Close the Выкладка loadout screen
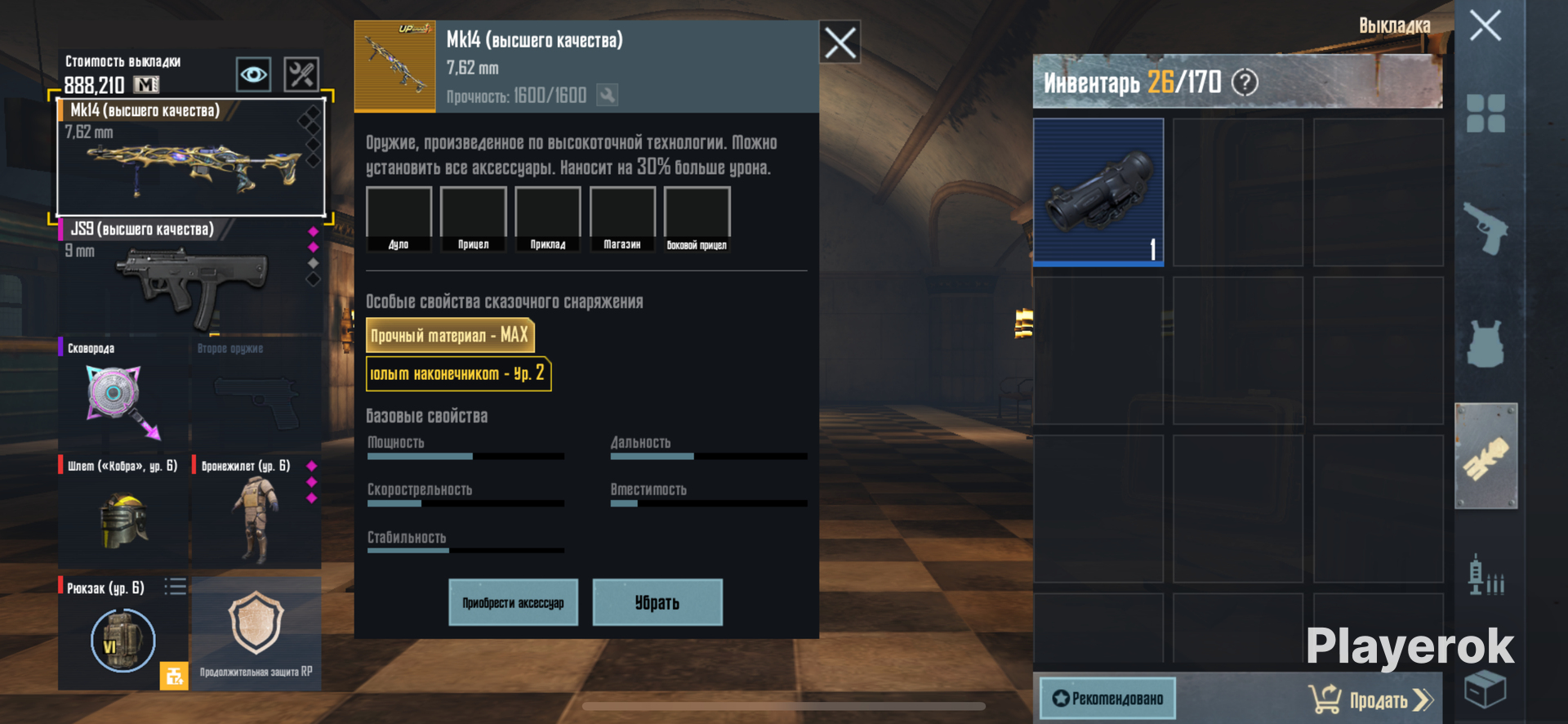 click(x=1485, y=25)
